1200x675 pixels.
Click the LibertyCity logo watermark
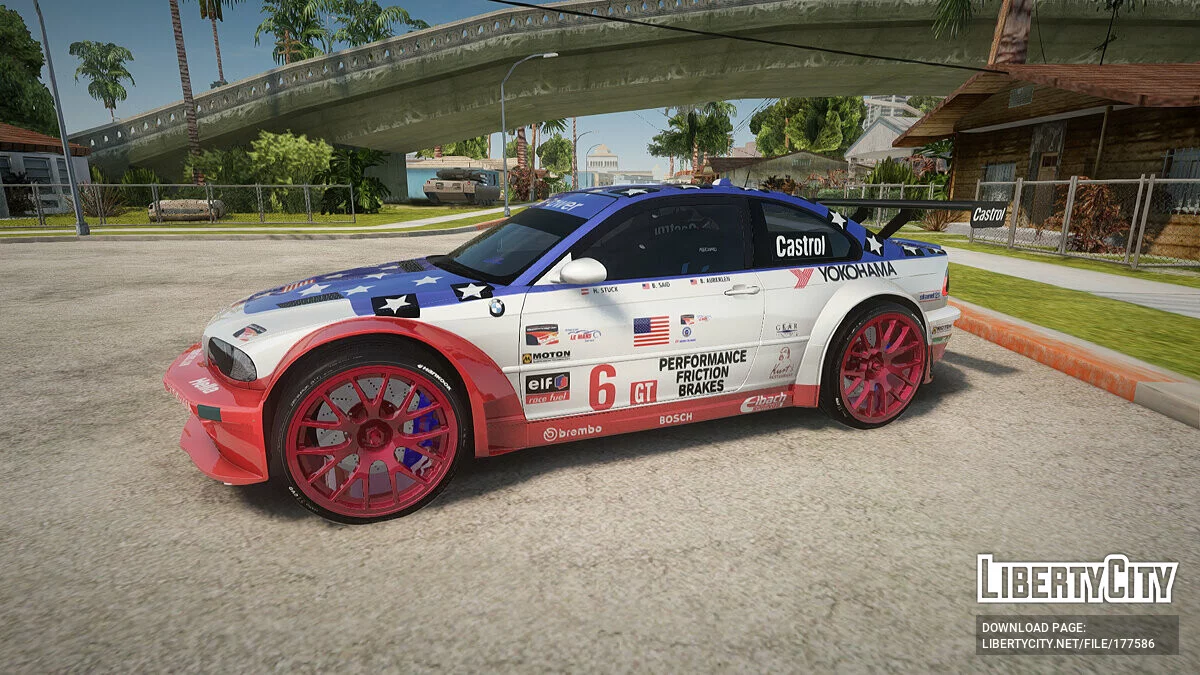[1076, 579]
